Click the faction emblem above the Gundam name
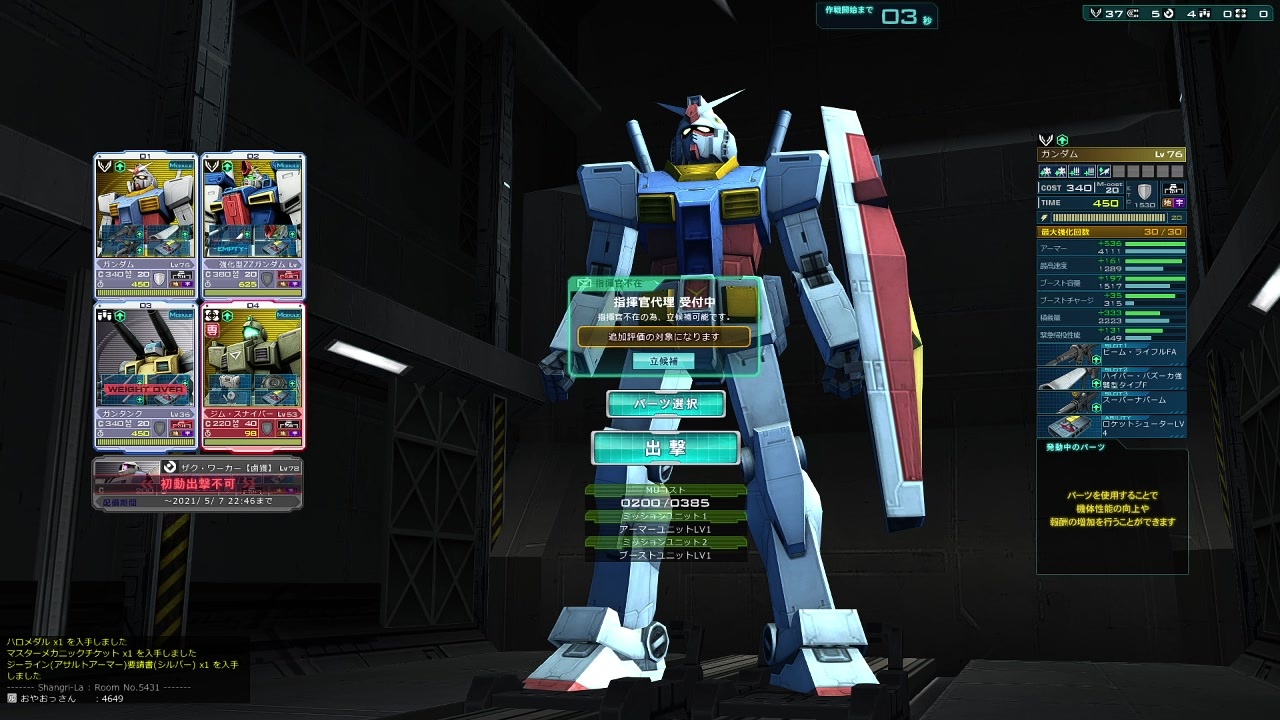The height and width of the screenshot is (720, 1280). point(1046,141)
